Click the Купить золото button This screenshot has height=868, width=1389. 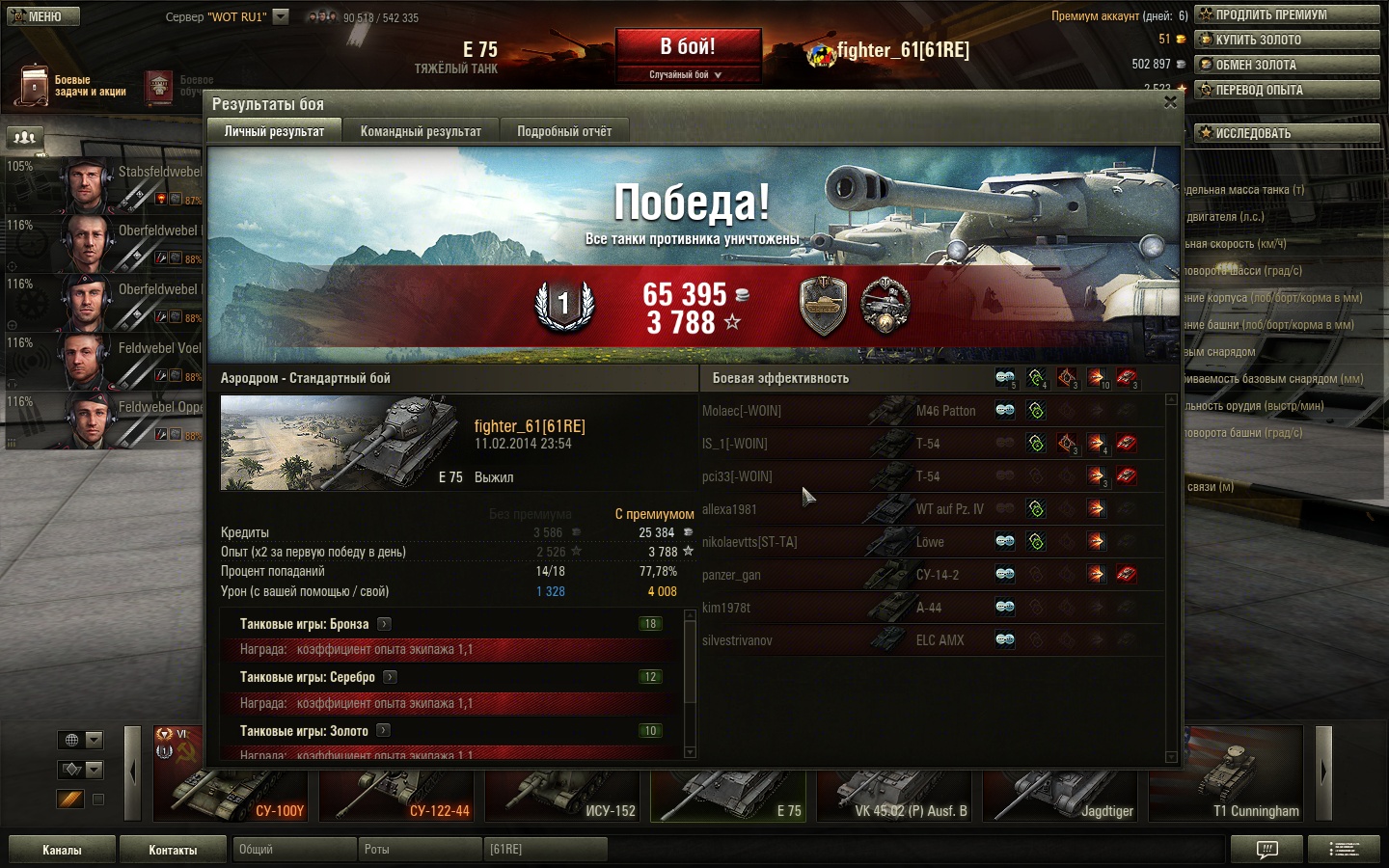coord(1287,40)
